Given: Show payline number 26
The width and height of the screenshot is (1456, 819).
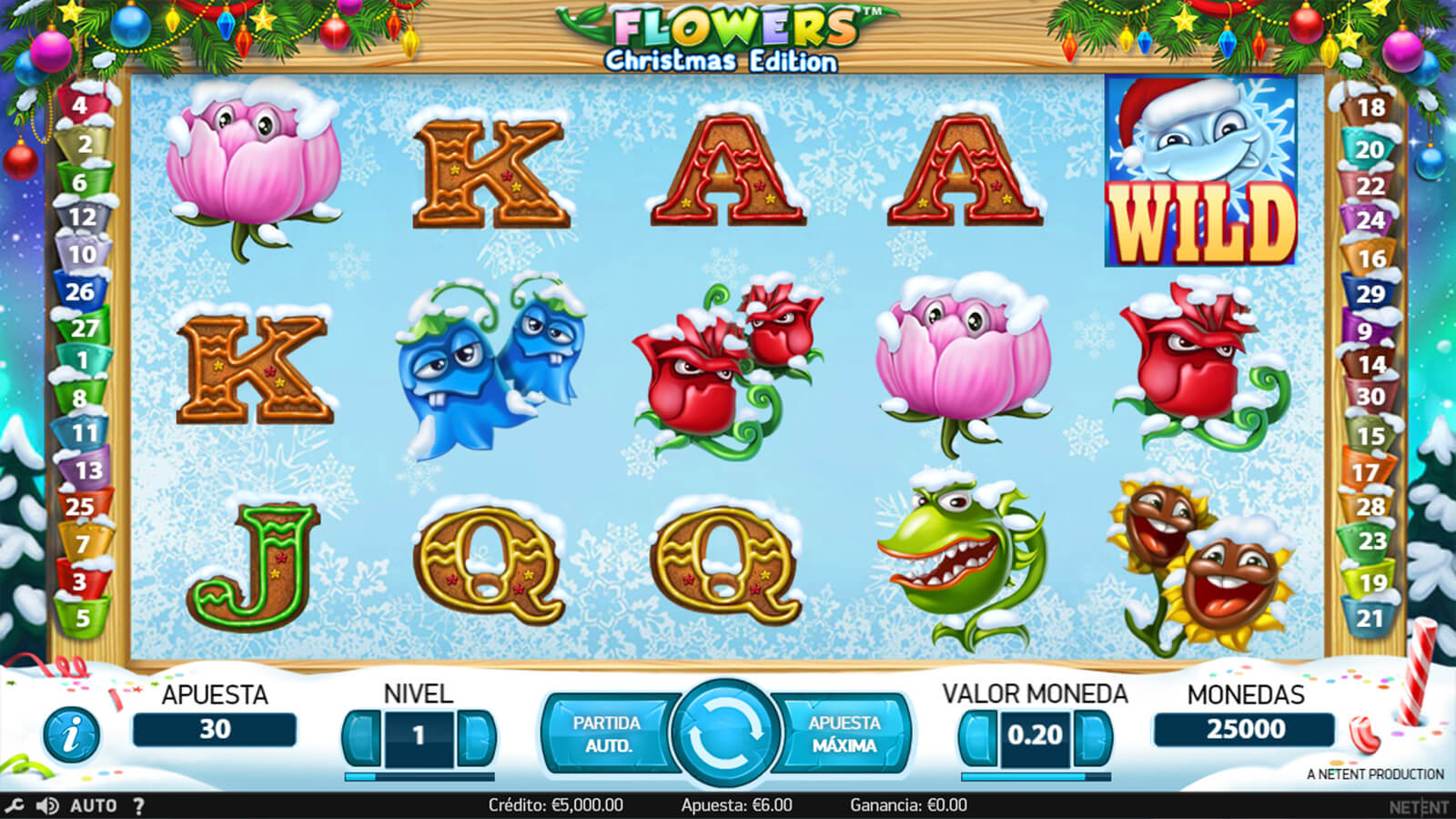Looking at the screenshot, I should [x=80, y=292].
